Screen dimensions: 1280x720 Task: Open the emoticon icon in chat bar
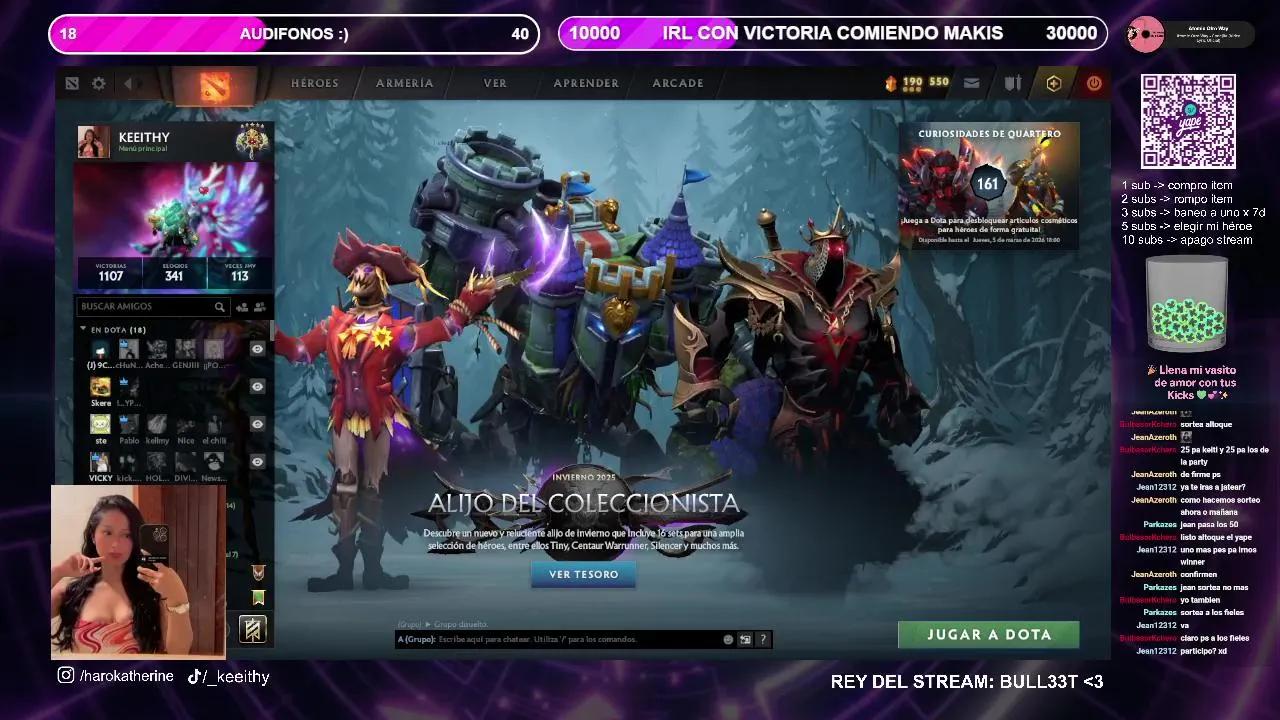point(729,638)
